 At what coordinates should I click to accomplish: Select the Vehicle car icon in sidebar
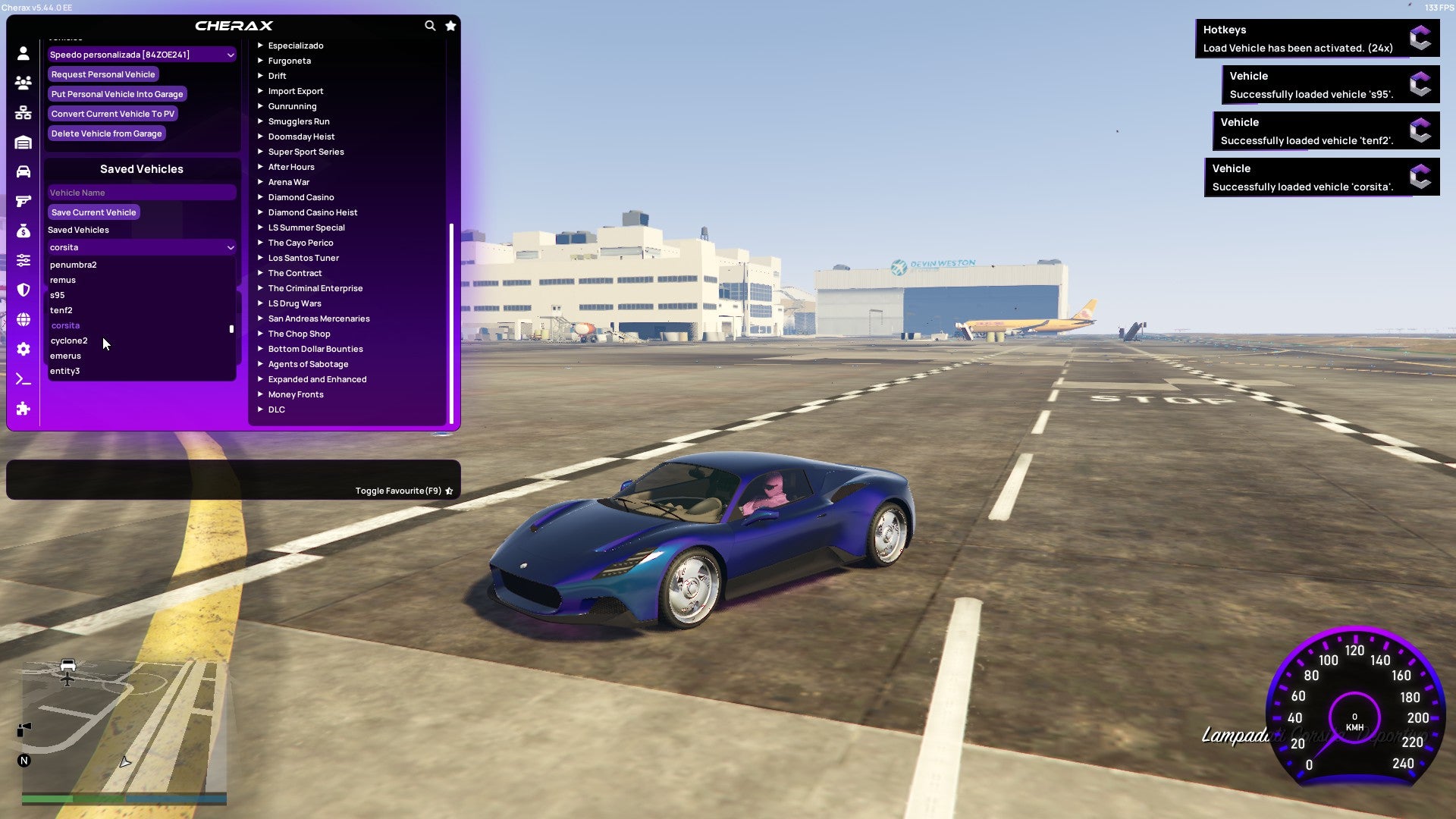pos(23,170)
